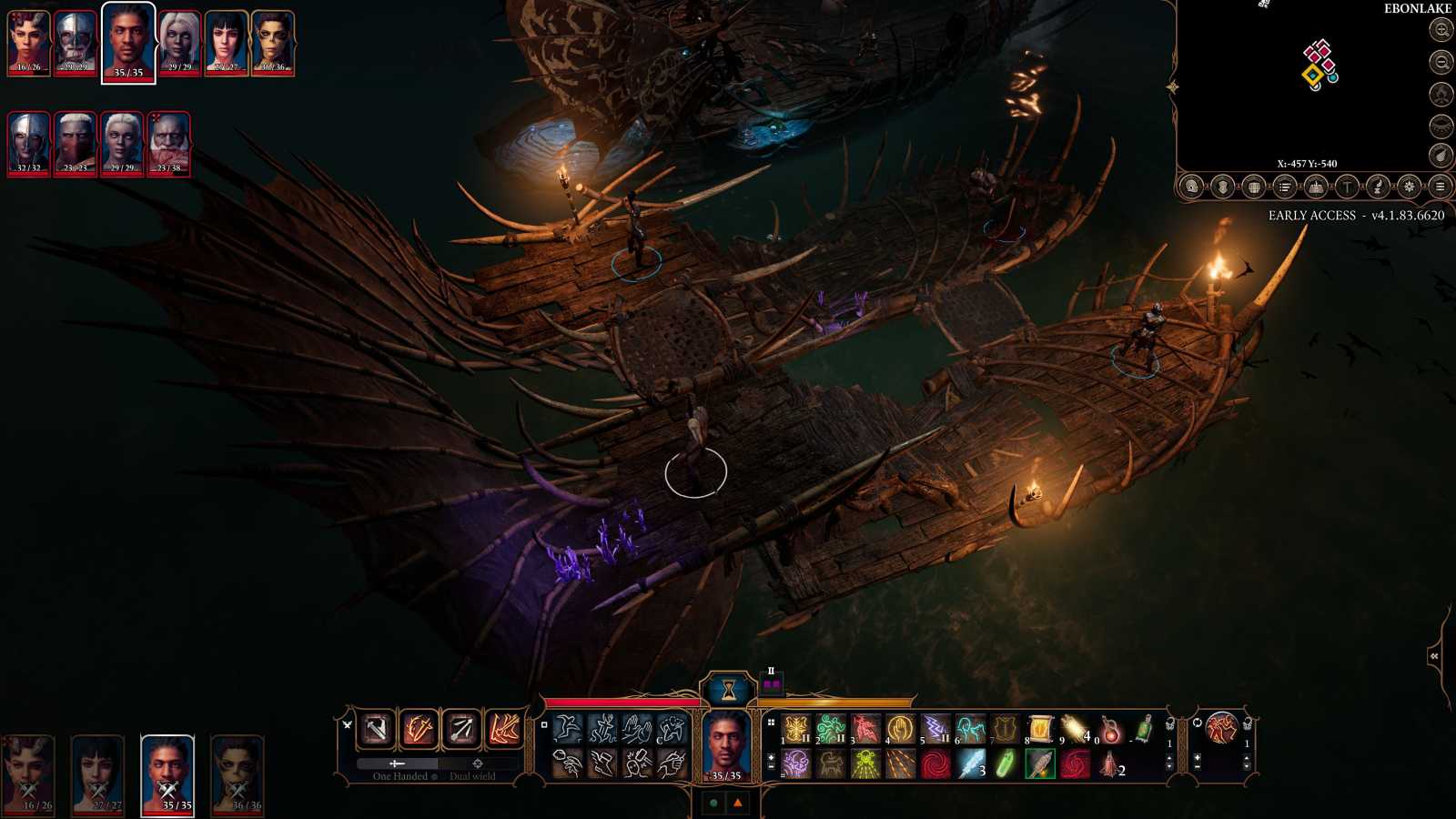Image resolution: width=1456 pixels, height=819 pixels.
Task: Activate the melee hammer attack icon
Action: pos(376,729)
